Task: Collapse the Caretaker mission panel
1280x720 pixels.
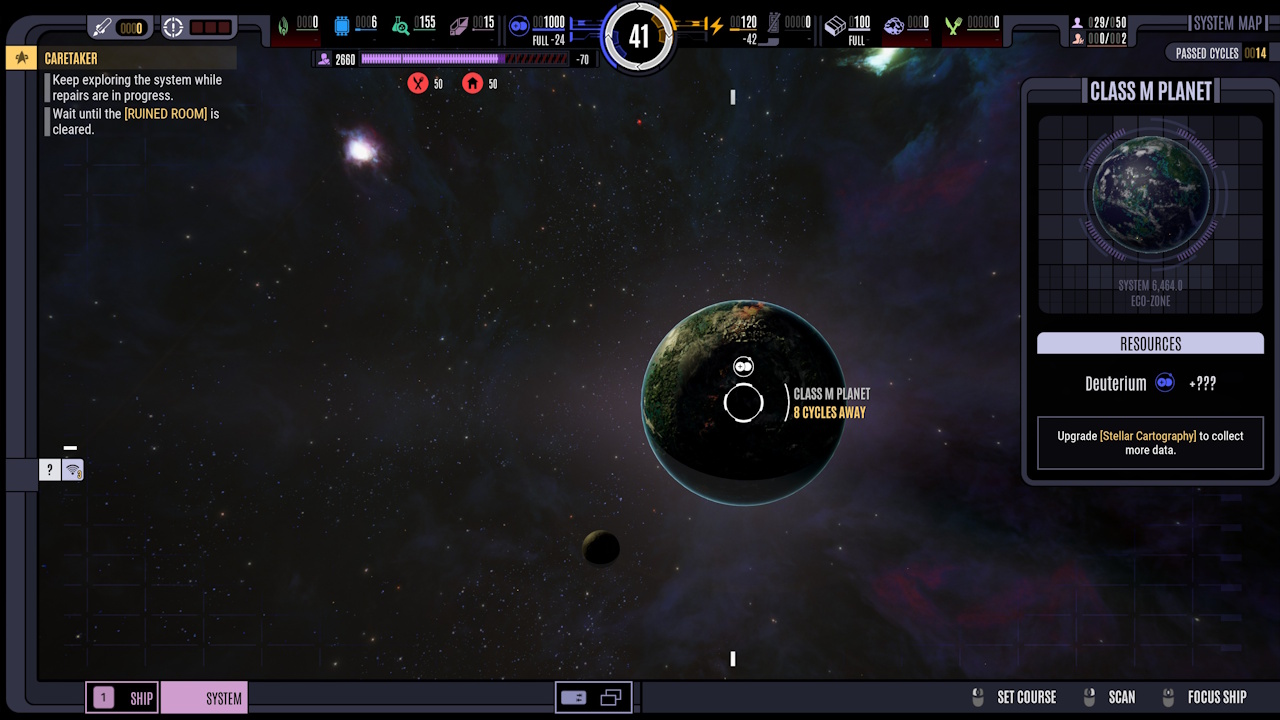Action: 20,58
